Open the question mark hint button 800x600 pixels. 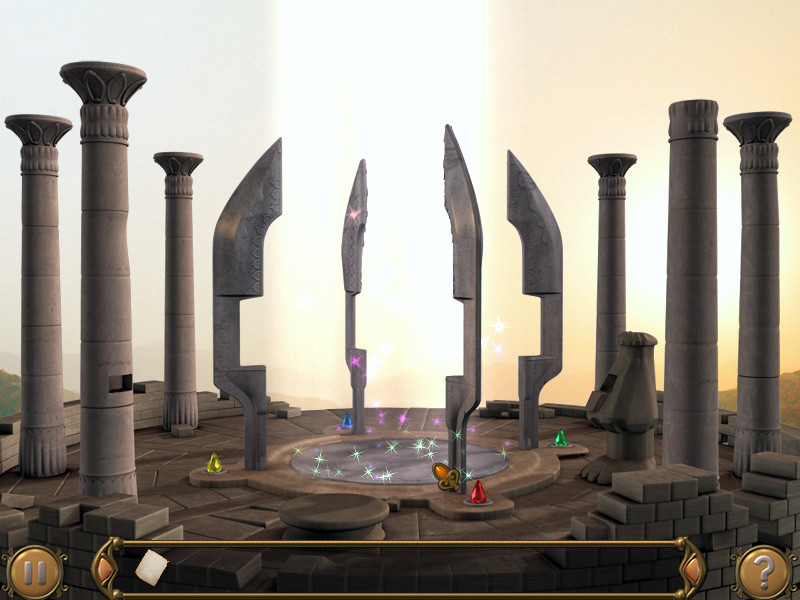pyautogui.click(x=762, y=571)
